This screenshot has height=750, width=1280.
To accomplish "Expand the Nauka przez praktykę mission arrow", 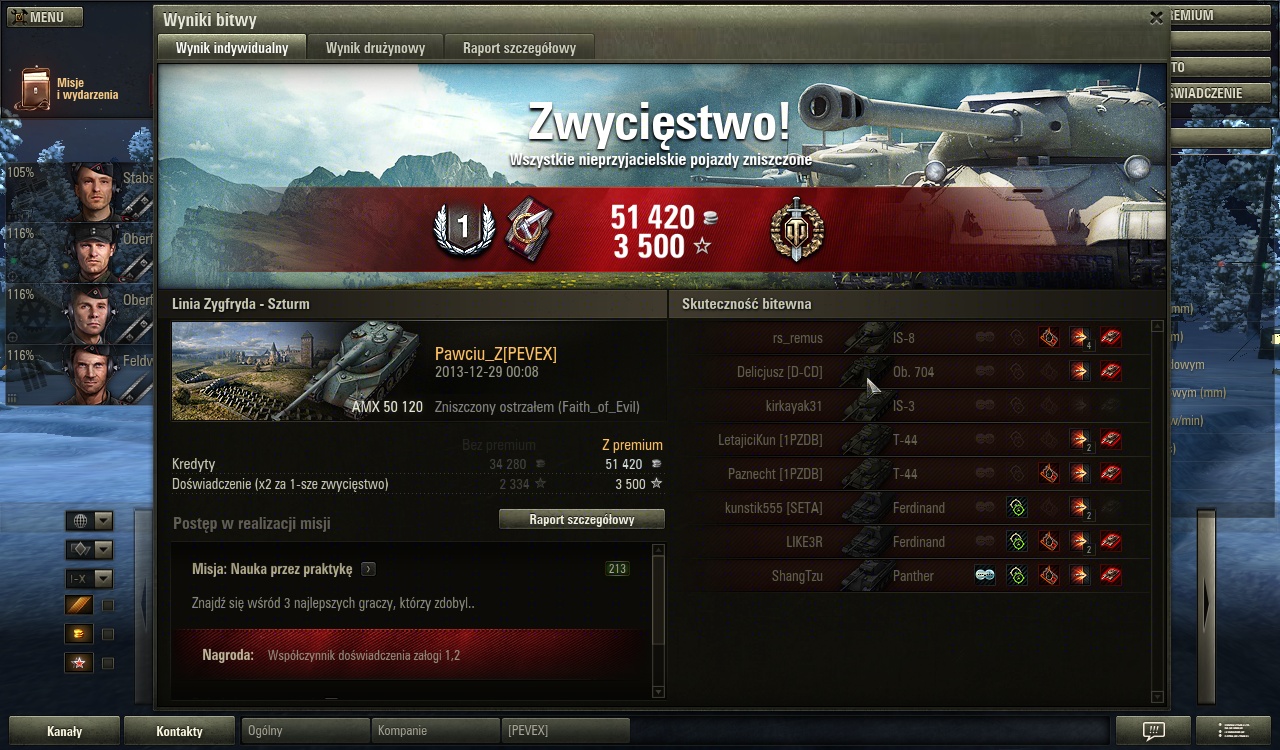I will click(369, 569).
